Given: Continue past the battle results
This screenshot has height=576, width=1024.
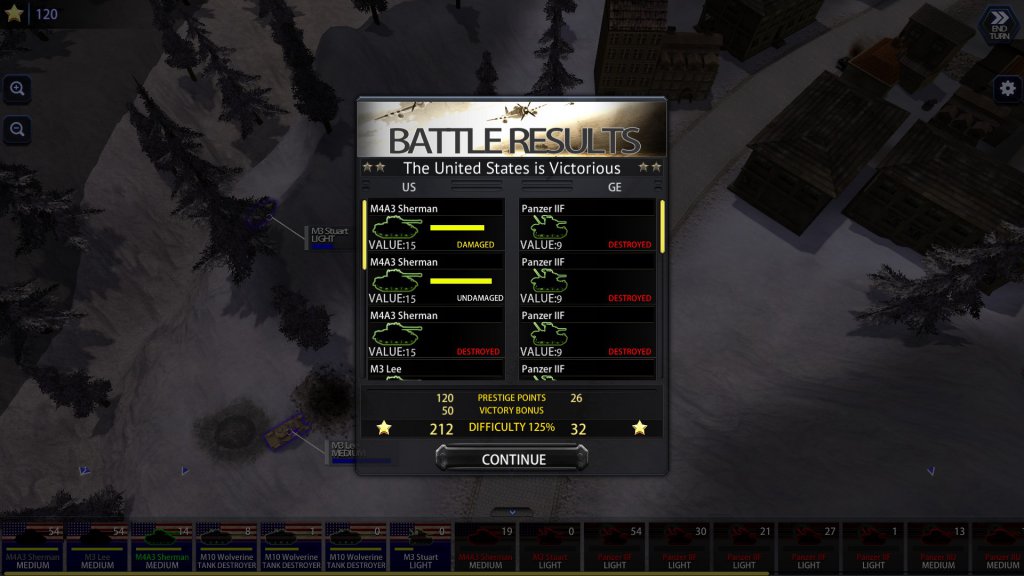Looking at the screenshot, I should pos(512,459).
